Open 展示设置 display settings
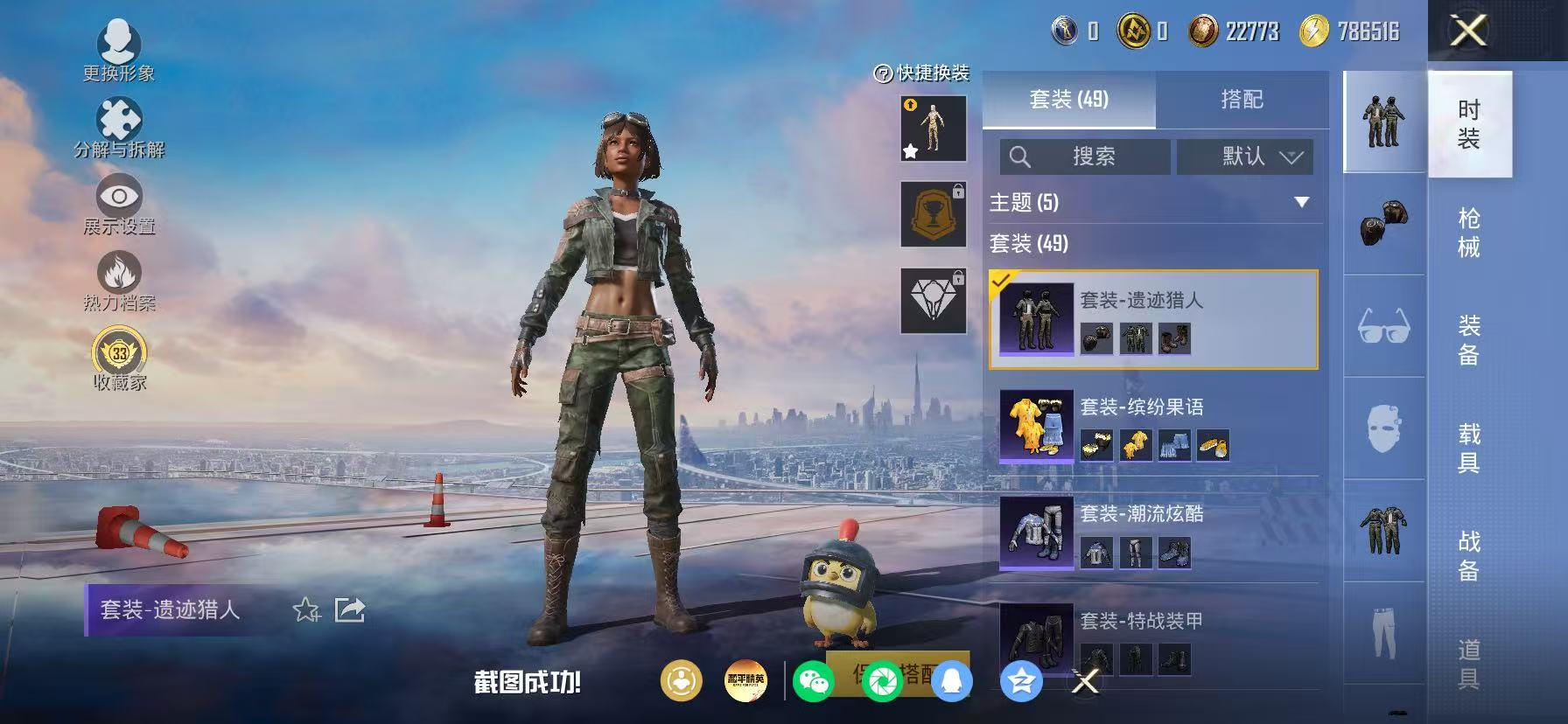Screen dimensions: 1568x724 click(119, 204)
